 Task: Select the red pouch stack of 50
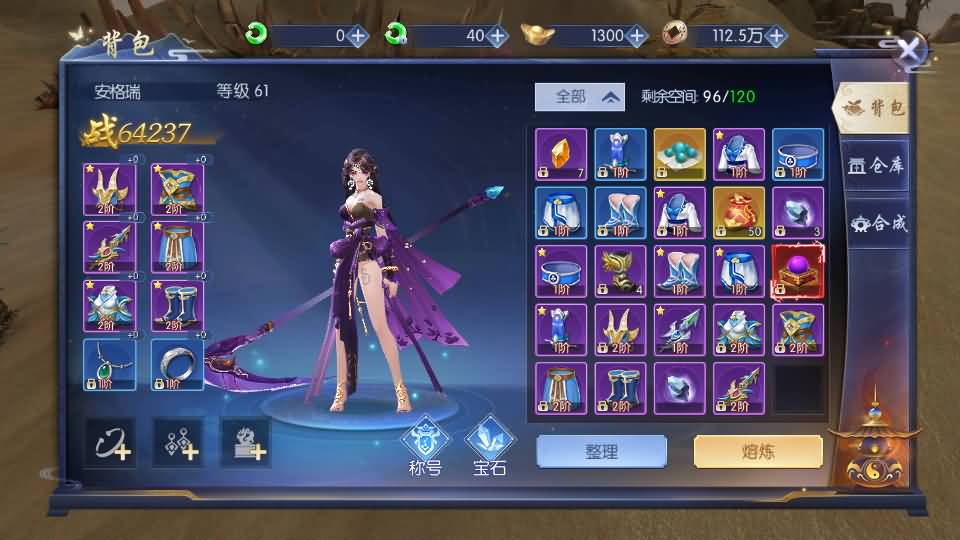tap(739, 213)
